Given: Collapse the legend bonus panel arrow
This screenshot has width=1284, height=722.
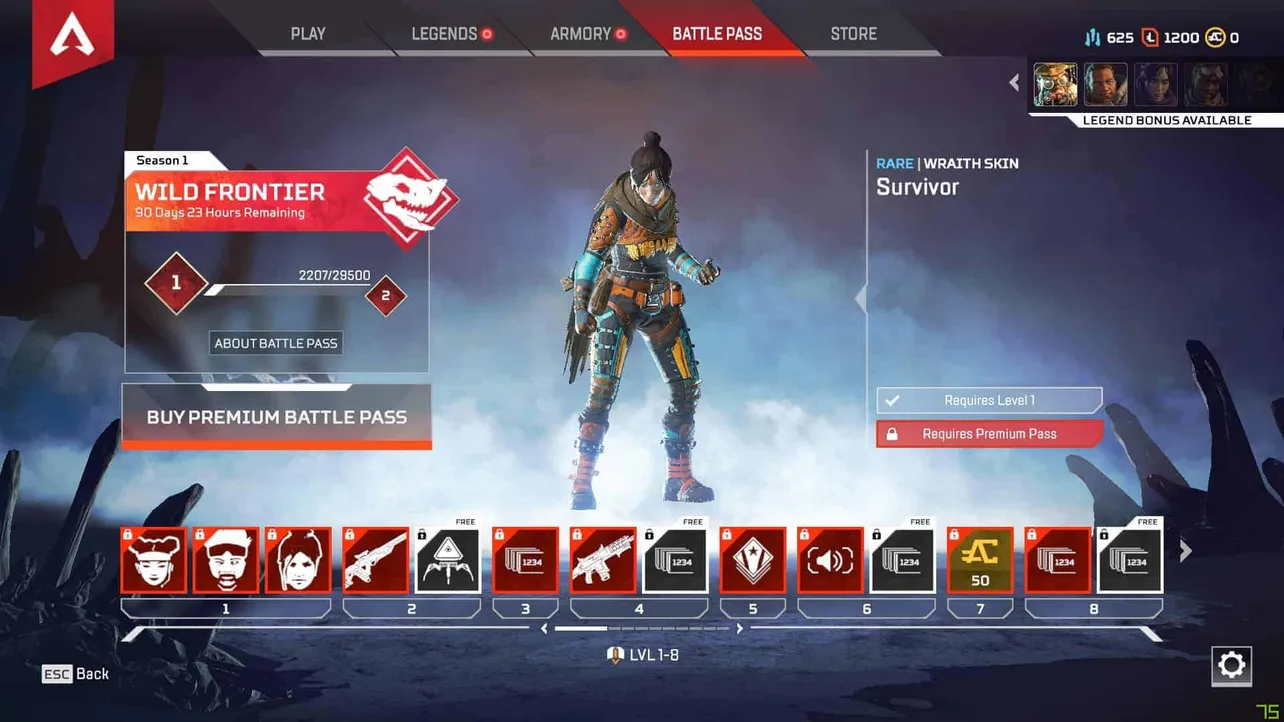Looking at the screenshot, I should pyautogui.click(x=1013, y=82).
